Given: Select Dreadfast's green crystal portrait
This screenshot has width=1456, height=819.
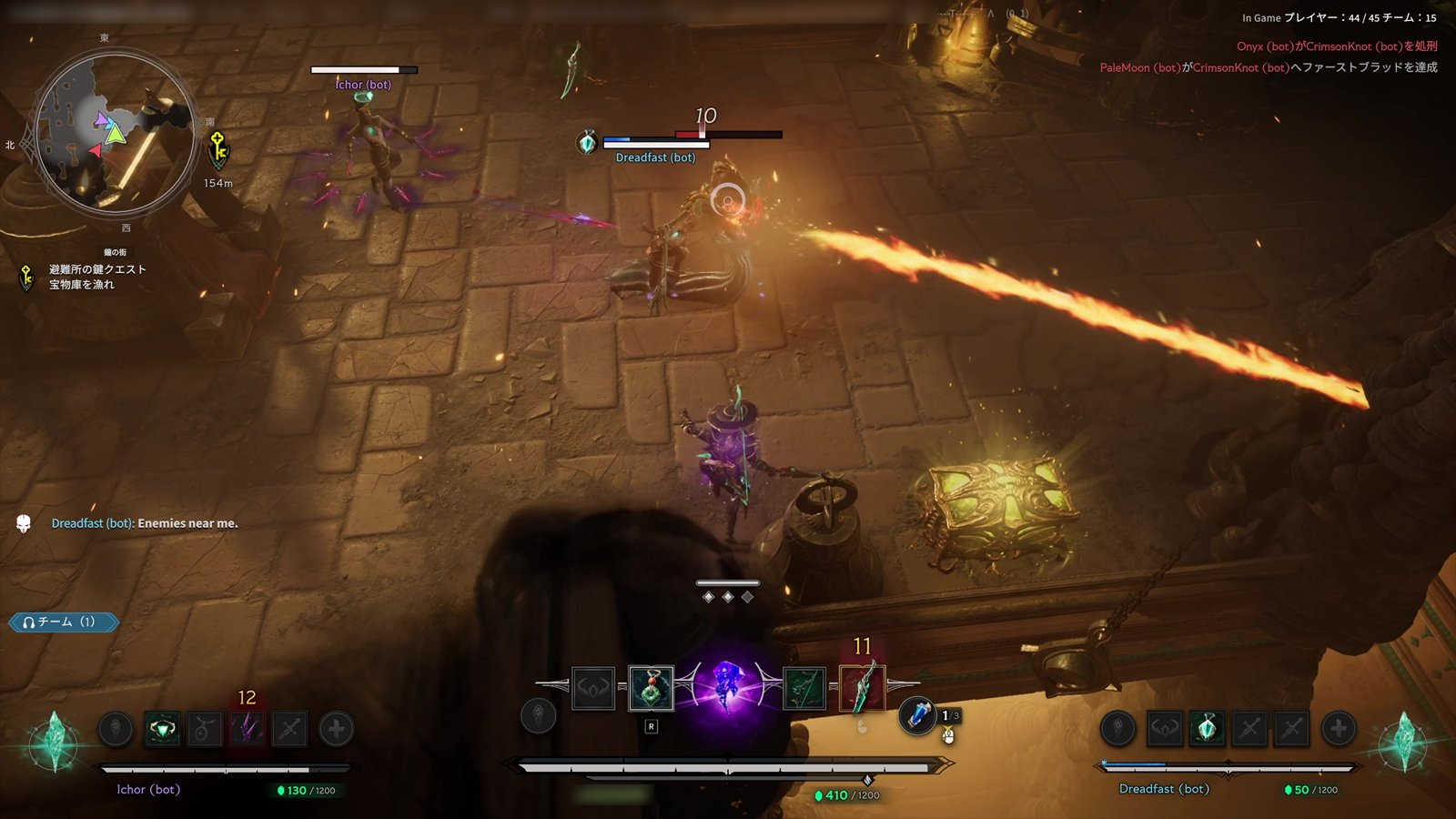Looking at the screenshot, I should [1403, 741].
